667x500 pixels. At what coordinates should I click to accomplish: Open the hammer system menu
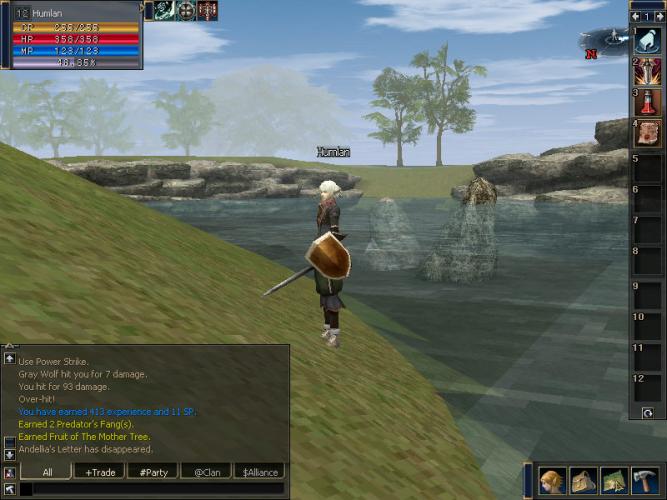coord(645,481)
